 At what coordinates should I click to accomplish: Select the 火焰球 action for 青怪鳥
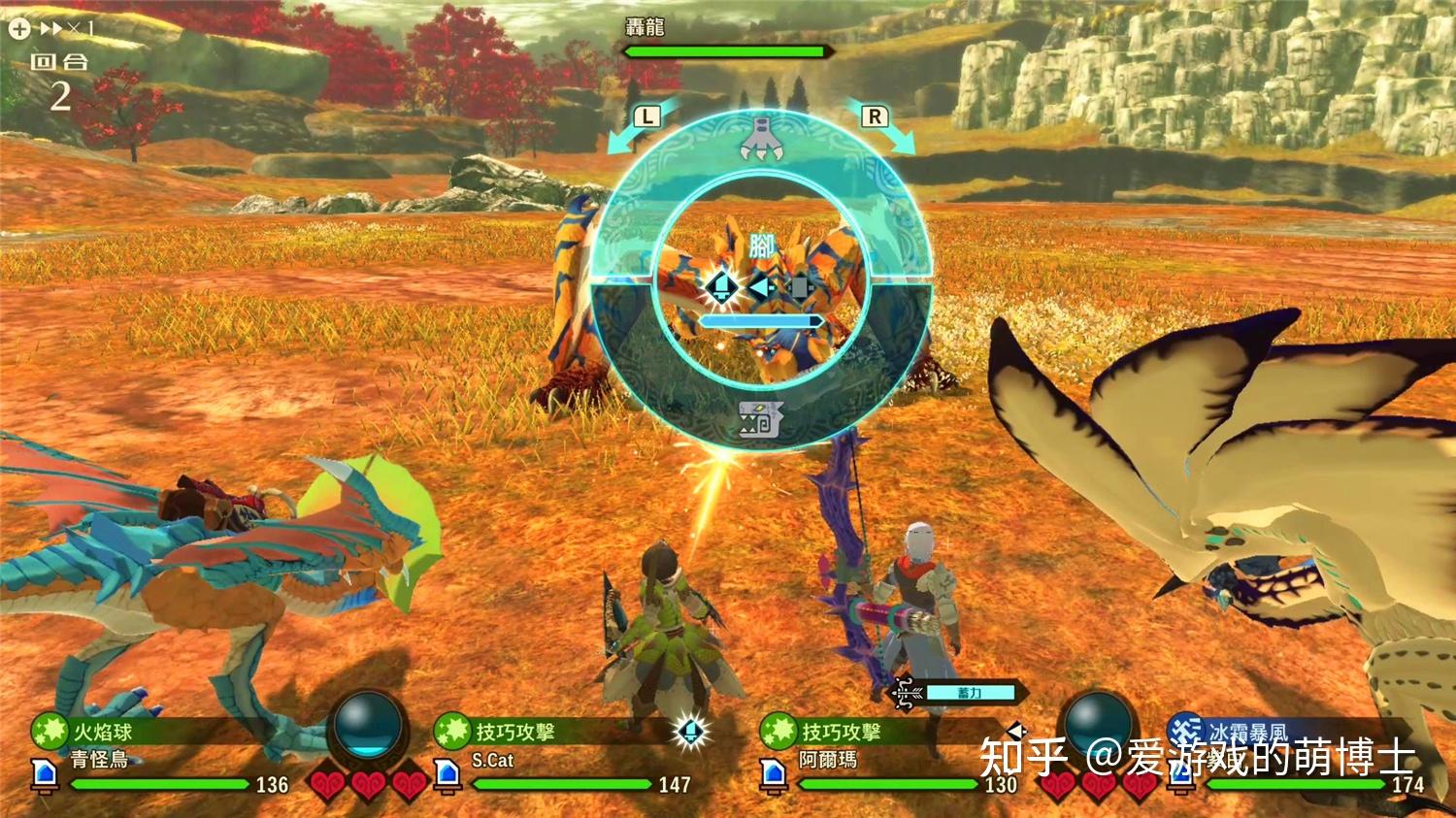pyautogui.click(x=102, y=732)
